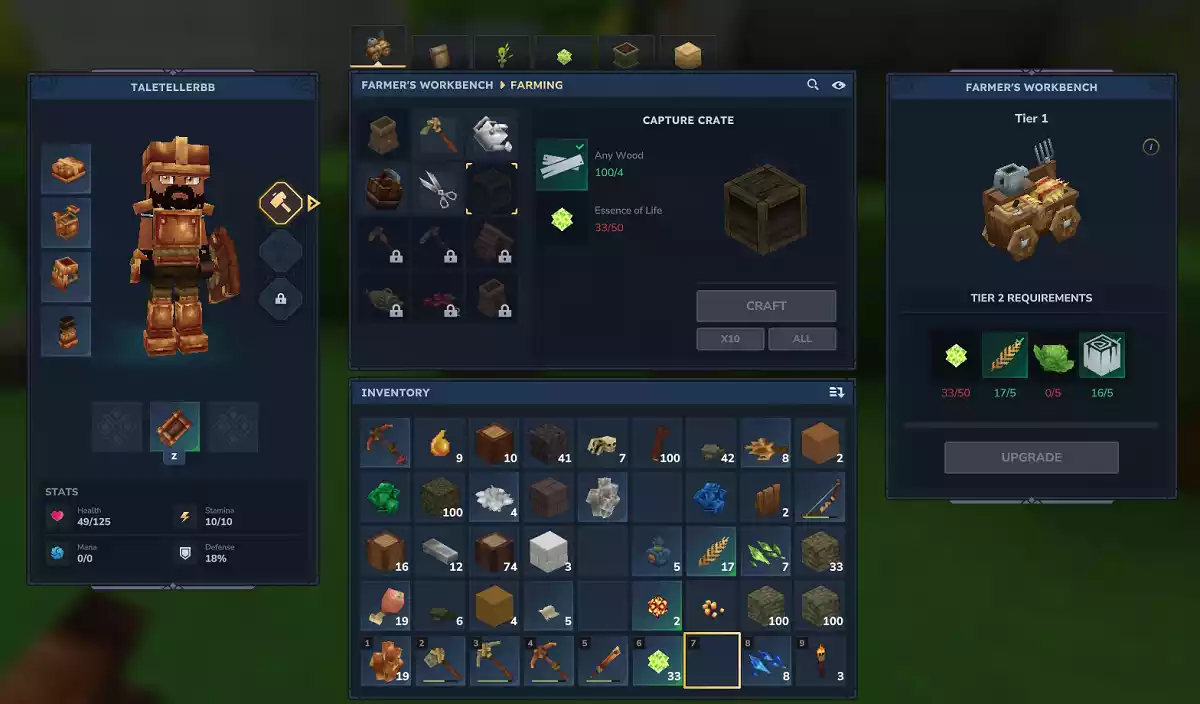Click the helmet equipment slot

click(66, 168)
